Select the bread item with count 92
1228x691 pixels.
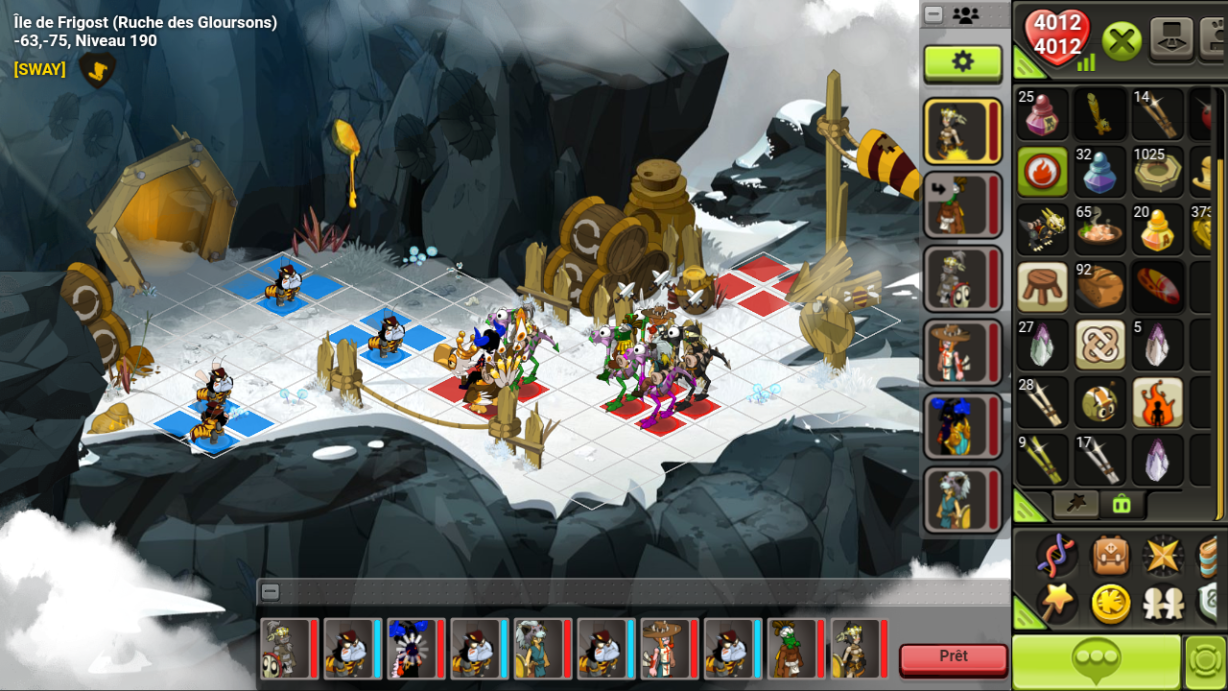pyautogui.click(x=1100, y=287)
